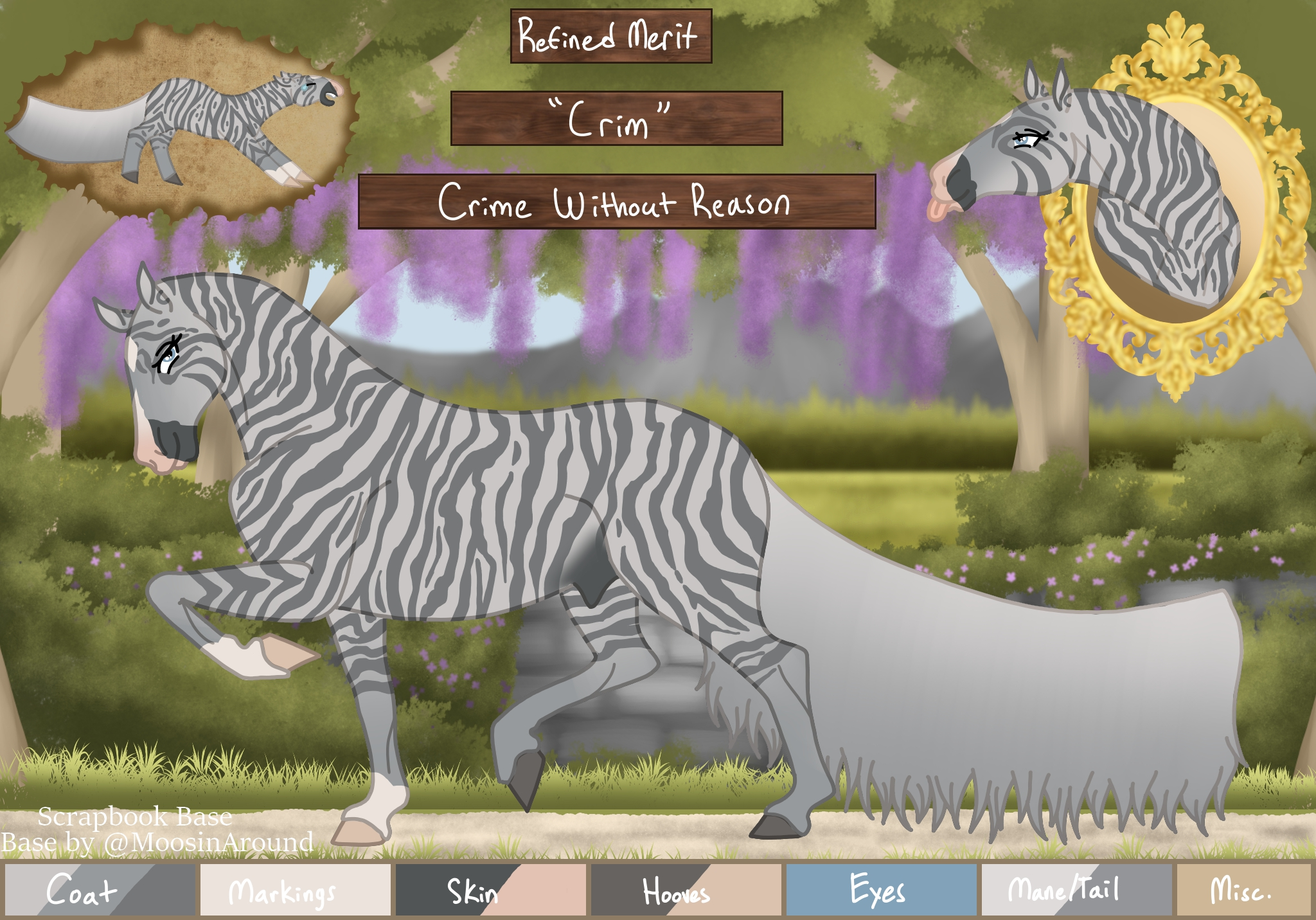The image size is (1316, 920).
Task: Choose the Mane/Tail color swatch
Action: [1076, 890]
